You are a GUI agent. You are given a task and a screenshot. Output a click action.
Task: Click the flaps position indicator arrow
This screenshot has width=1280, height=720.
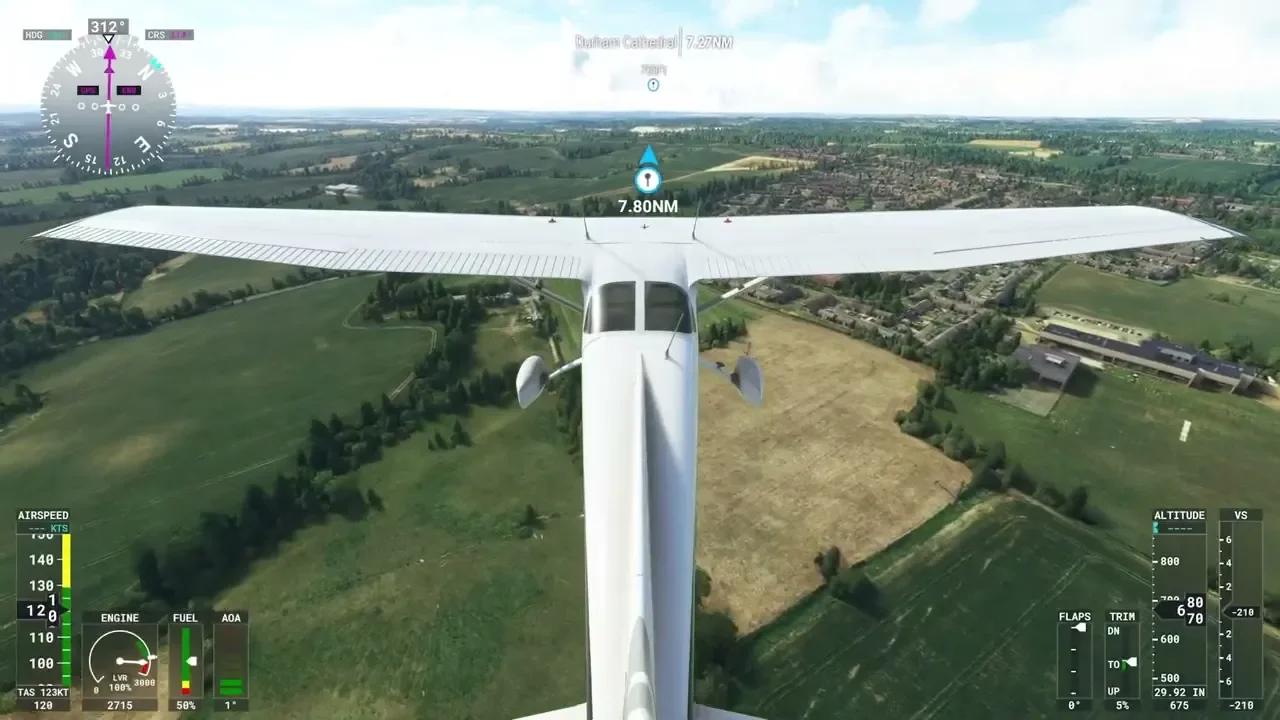[x=1079, y=627]
